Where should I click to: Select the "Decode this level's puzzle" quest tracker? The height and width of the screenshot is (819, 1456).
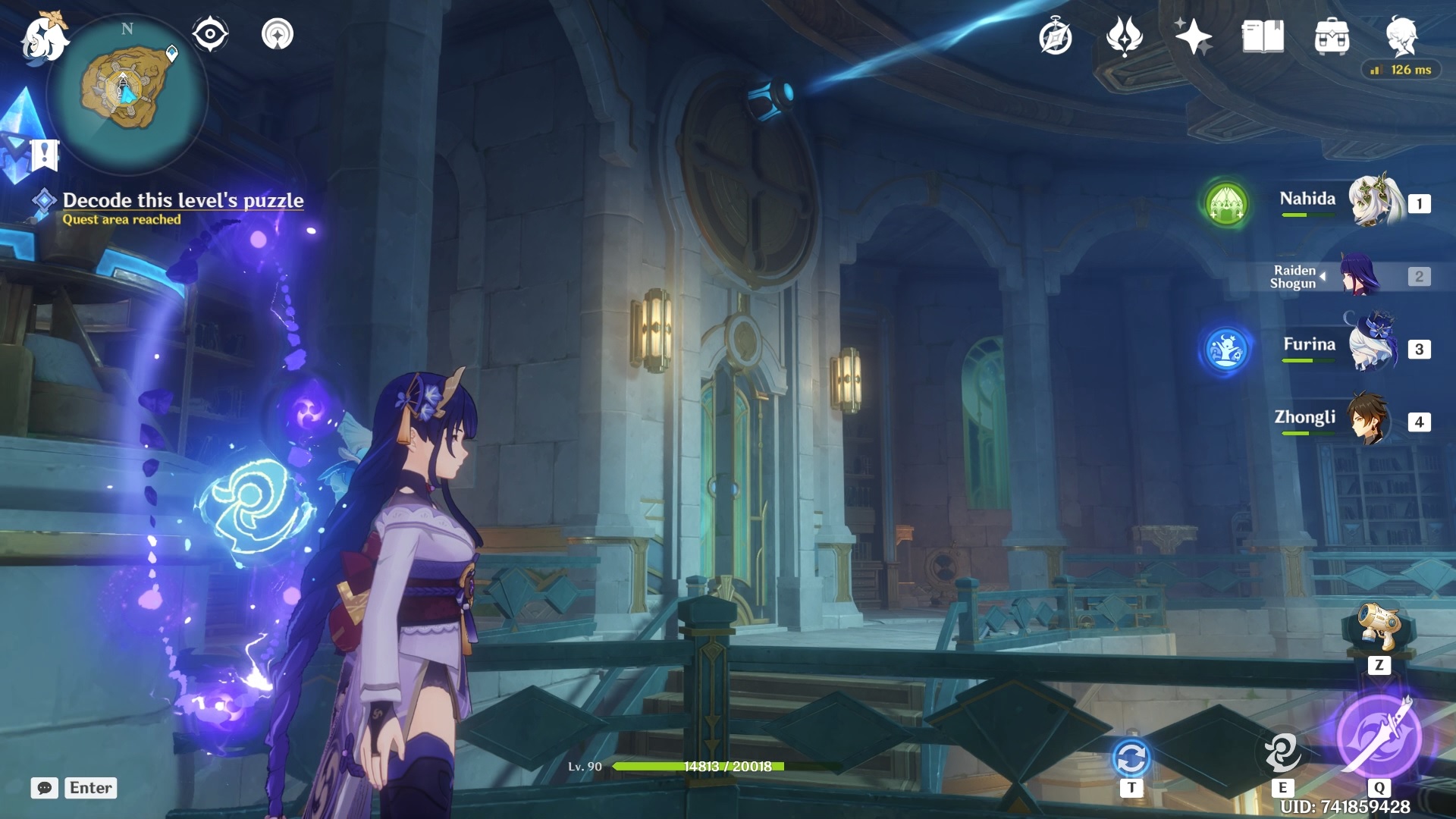pos(182,201)
